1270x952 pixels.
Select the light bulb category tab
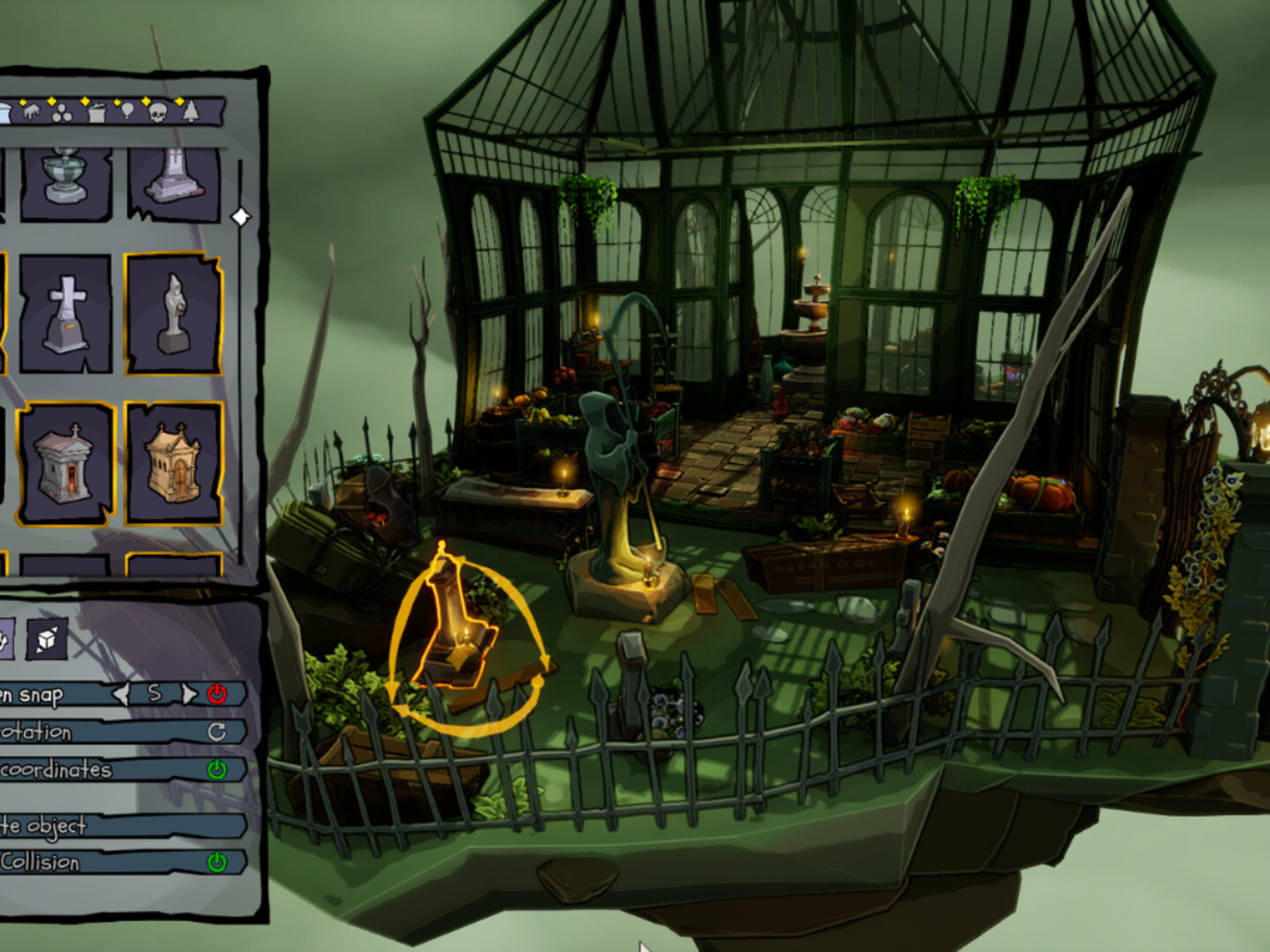click(x=127, y=110)
